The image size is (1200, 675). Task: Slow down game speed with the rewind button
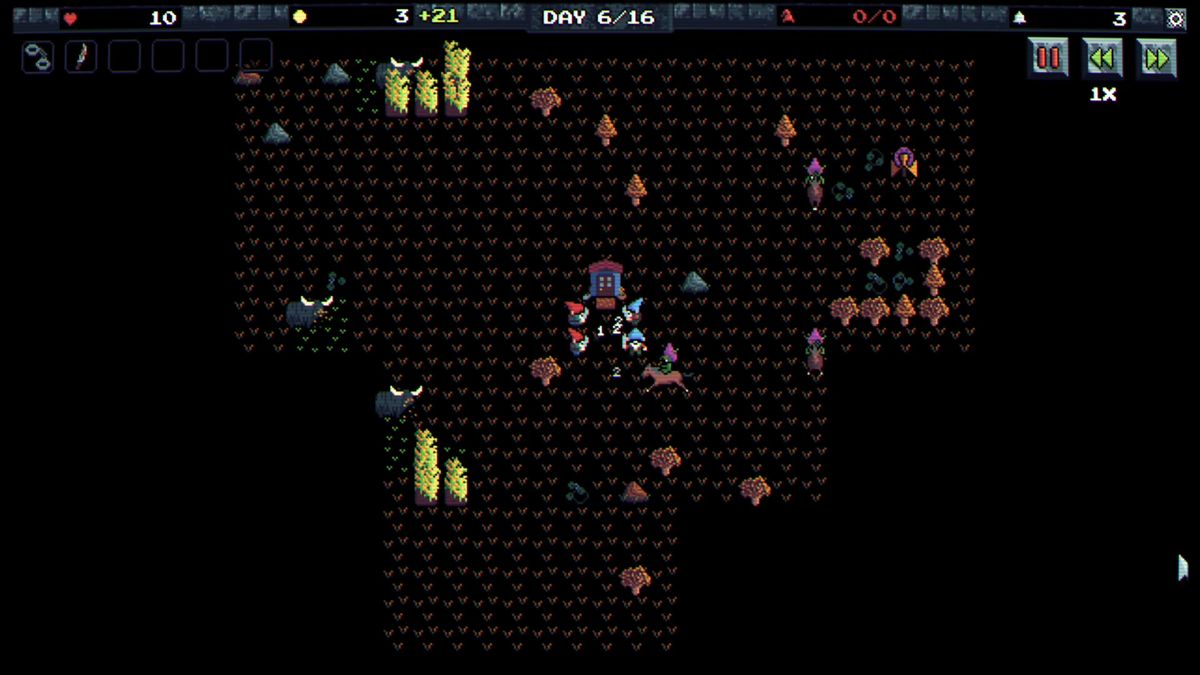coord(1102,58)
